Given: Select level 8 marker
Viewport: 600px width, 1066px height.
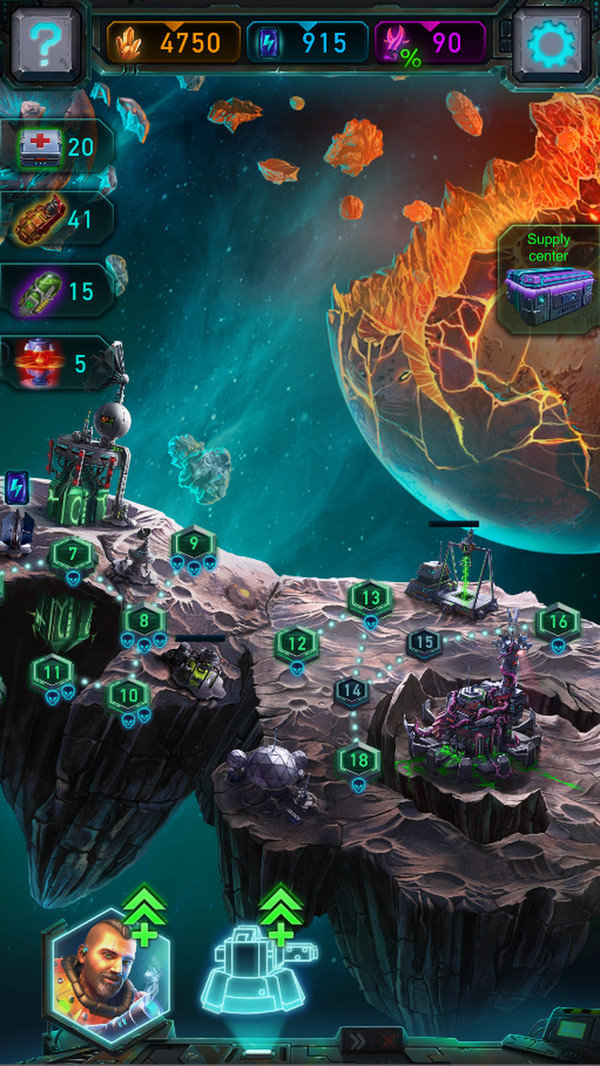Looking at the screenshot, I should [144, 620].
